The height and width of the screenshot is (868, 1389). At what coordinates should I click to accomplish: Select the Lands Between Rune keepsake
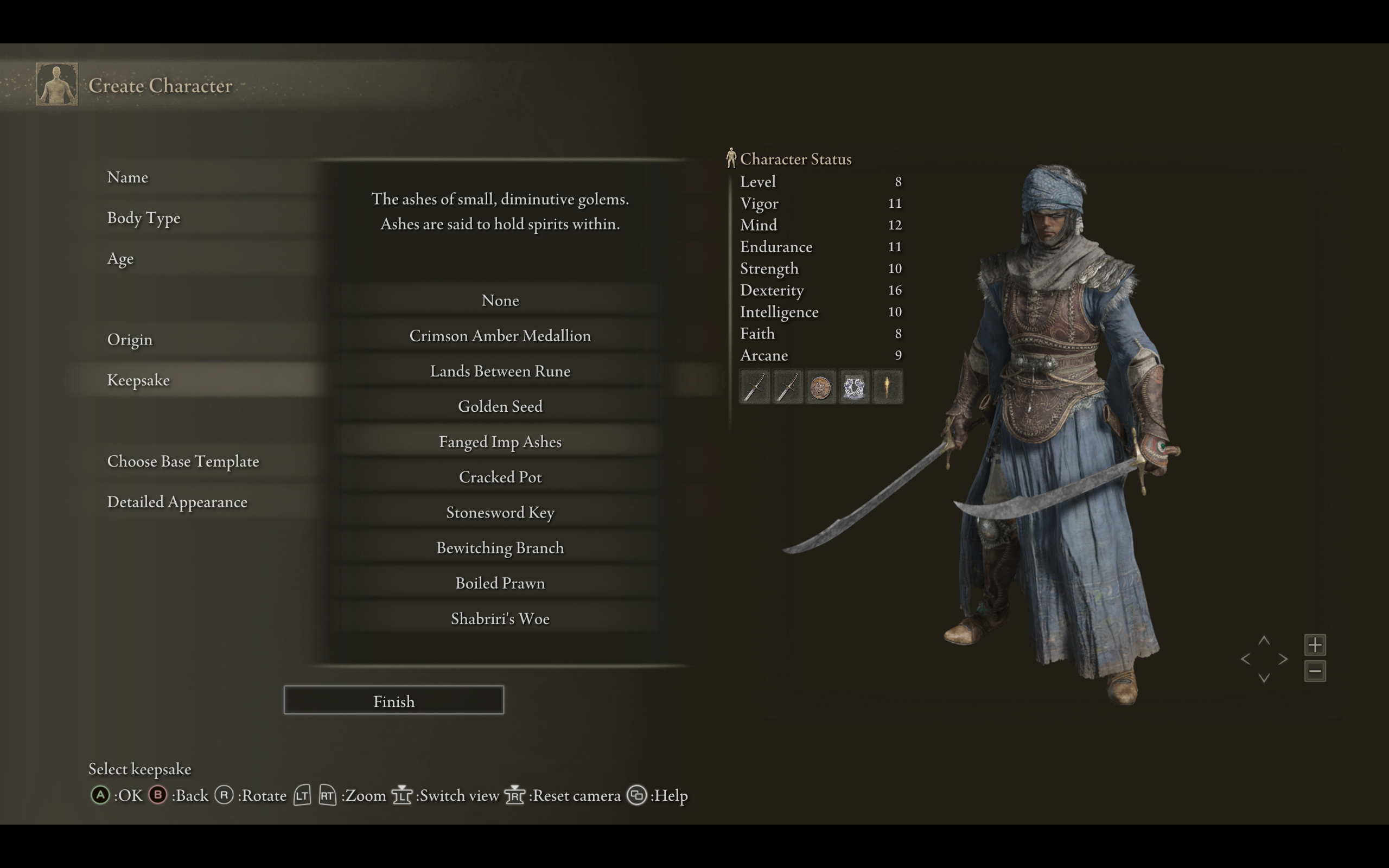500,372
